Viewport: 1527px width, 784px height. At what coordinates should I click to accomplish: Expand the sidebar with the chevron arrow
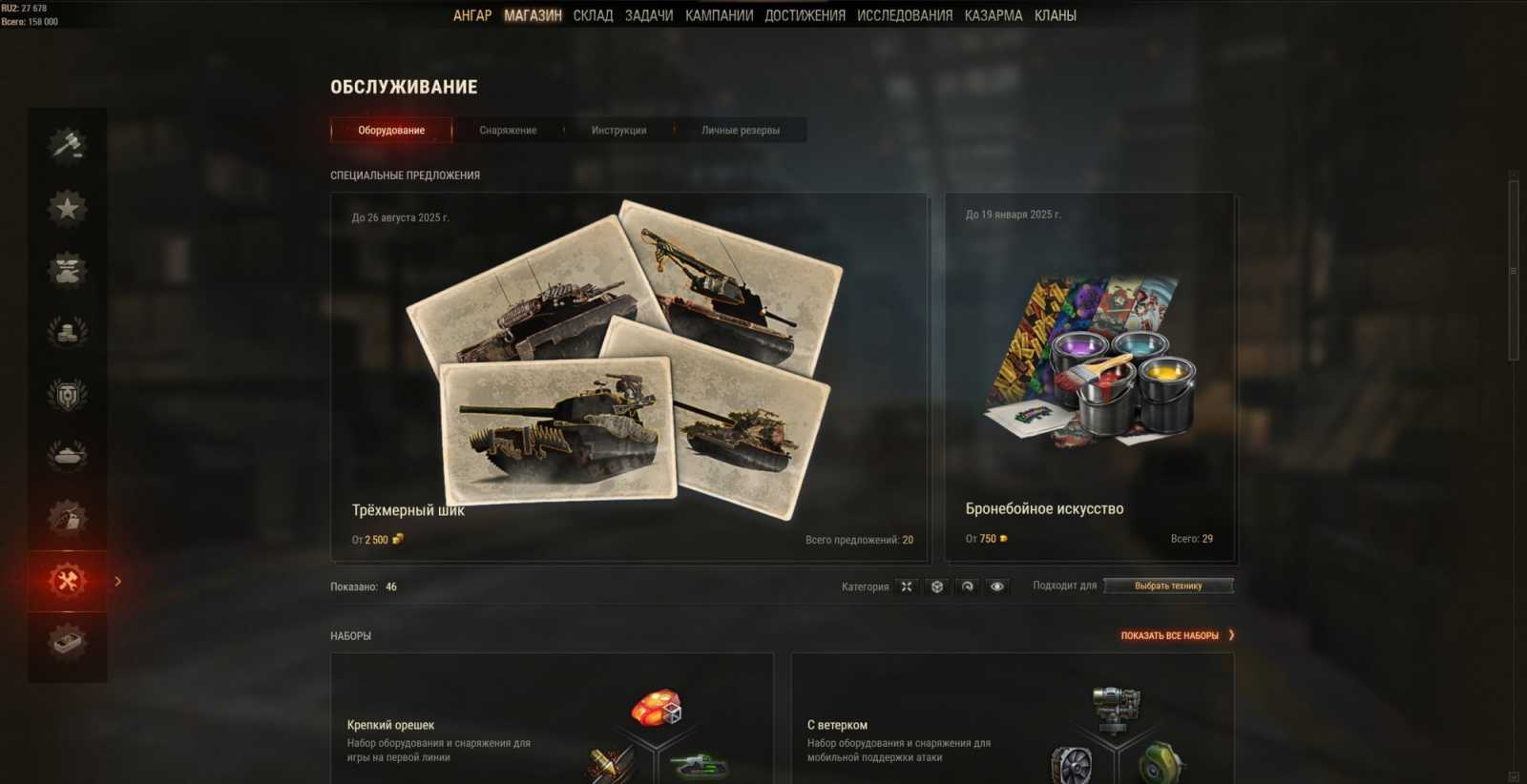coord(117,579)
